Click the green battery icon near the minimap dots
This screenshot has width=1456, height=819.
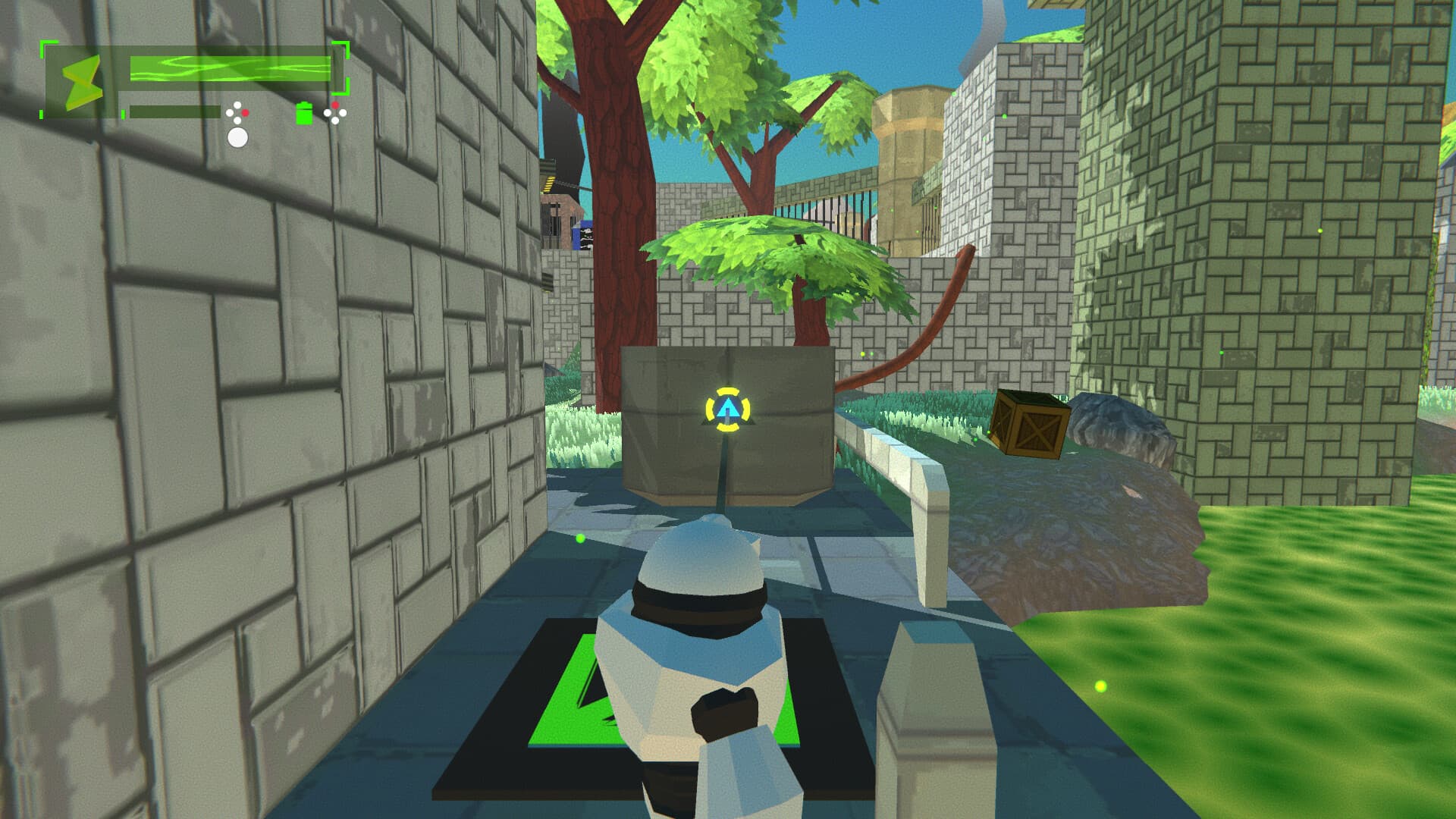pos(303,114)
